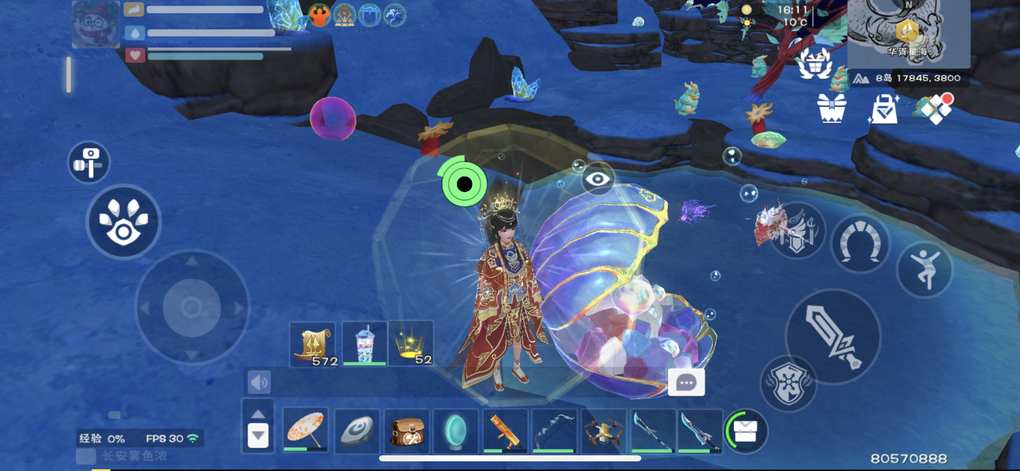Viewport: 1020px width, 471px height.
Task: Open the gift box rewards icon
Action: coord(832,108)
